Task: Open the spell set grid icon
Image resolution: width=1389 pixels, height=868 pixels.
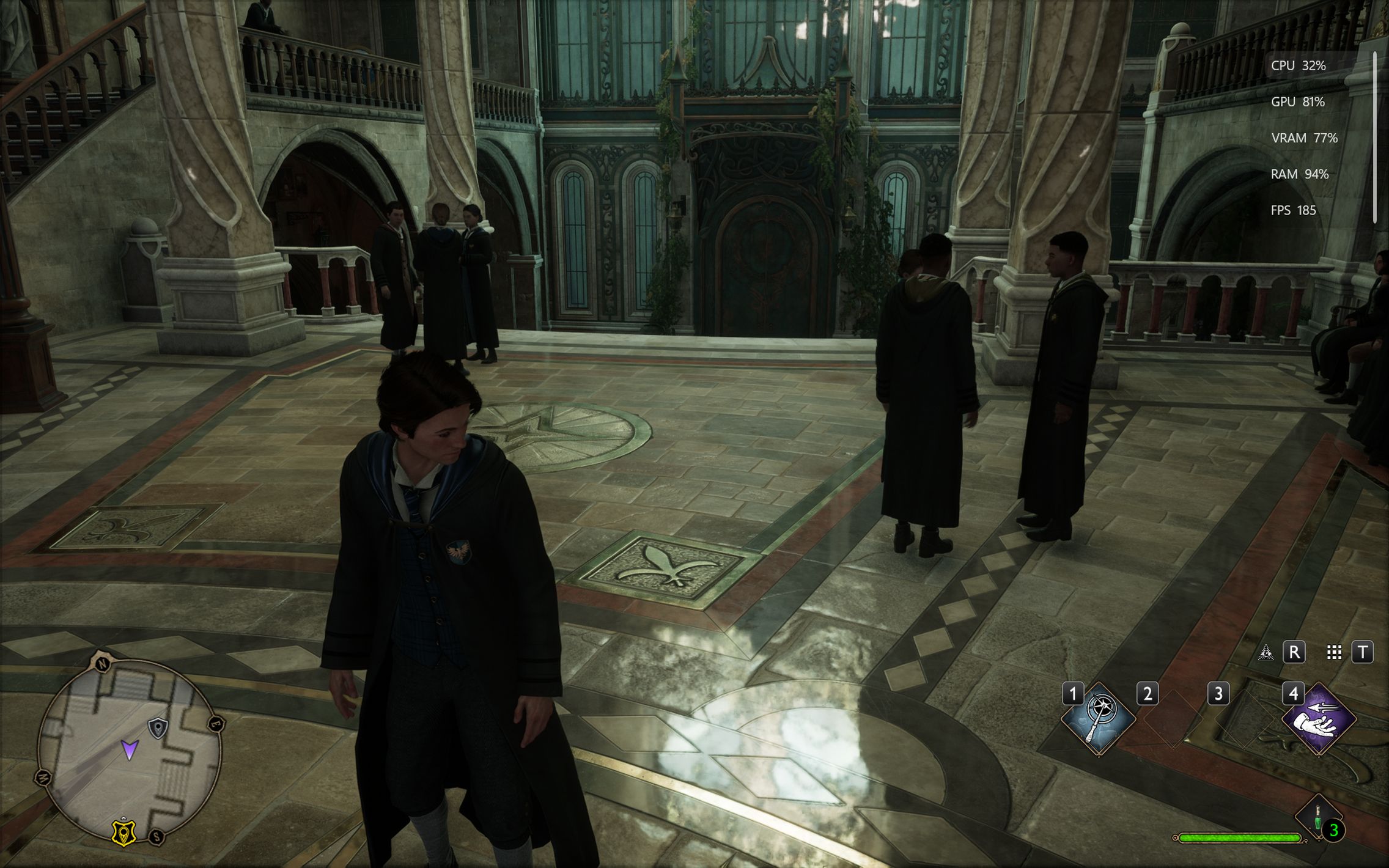Action: (1334, 652)
